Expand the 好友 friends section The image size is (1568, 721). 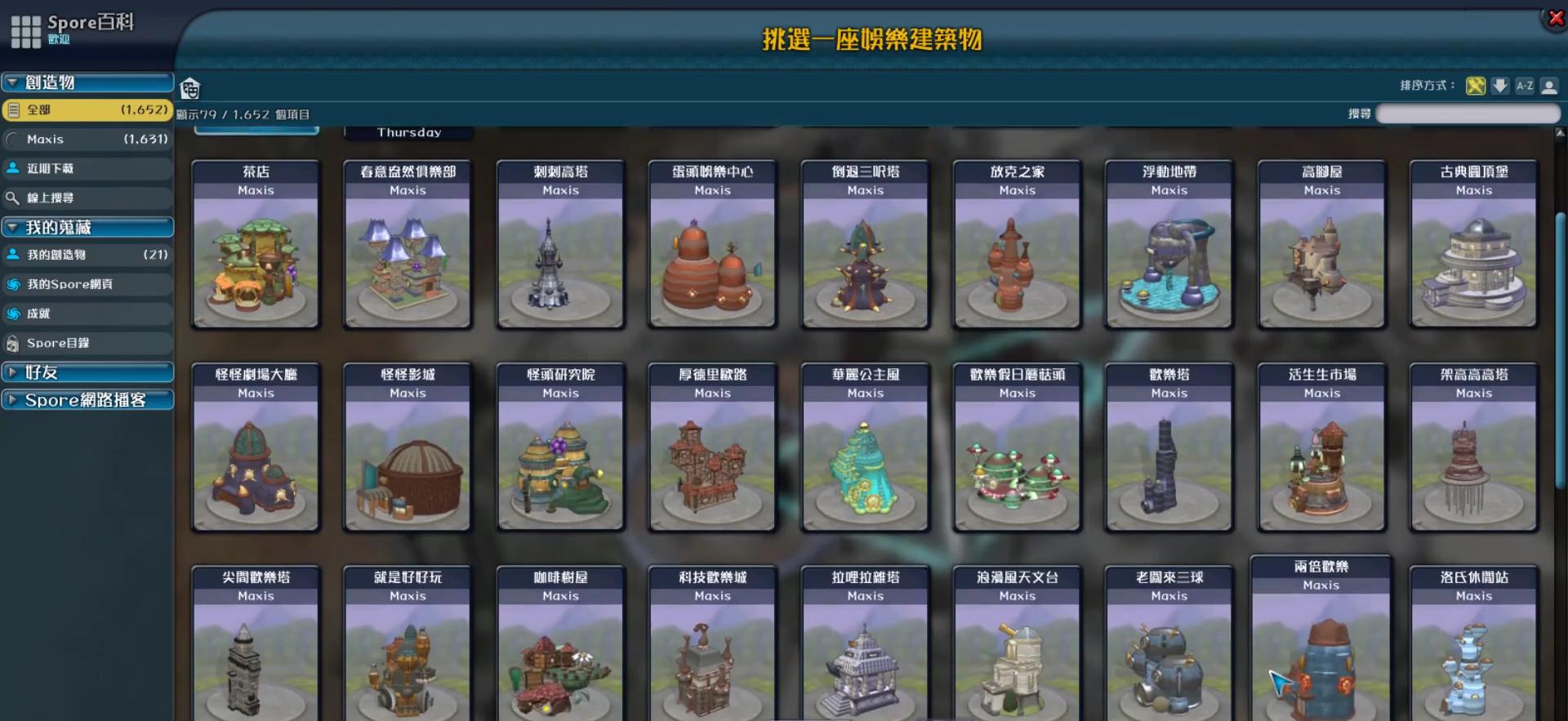[12, 372]
